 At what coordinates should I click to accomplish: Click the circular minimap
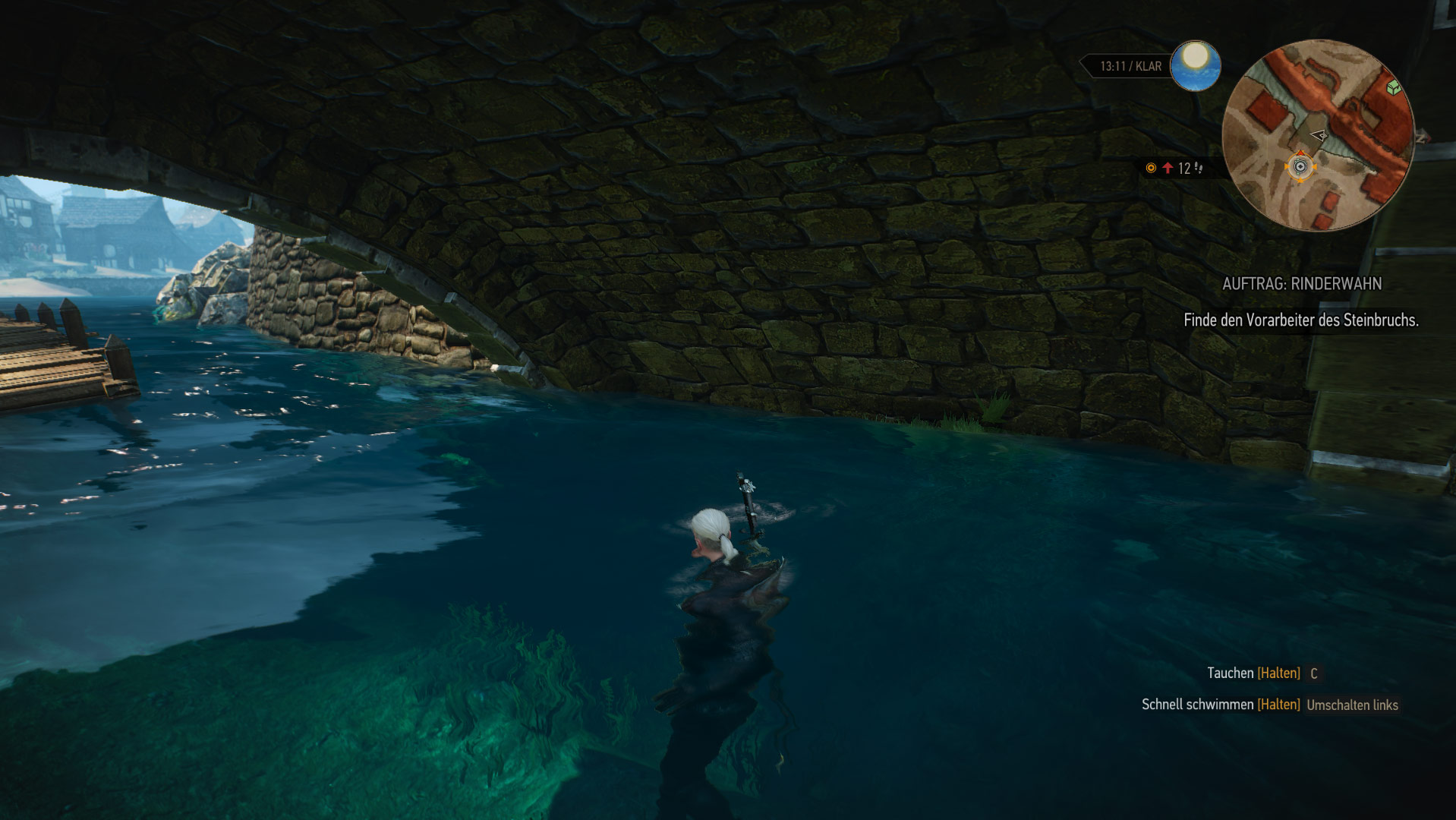coord(1318,135)
